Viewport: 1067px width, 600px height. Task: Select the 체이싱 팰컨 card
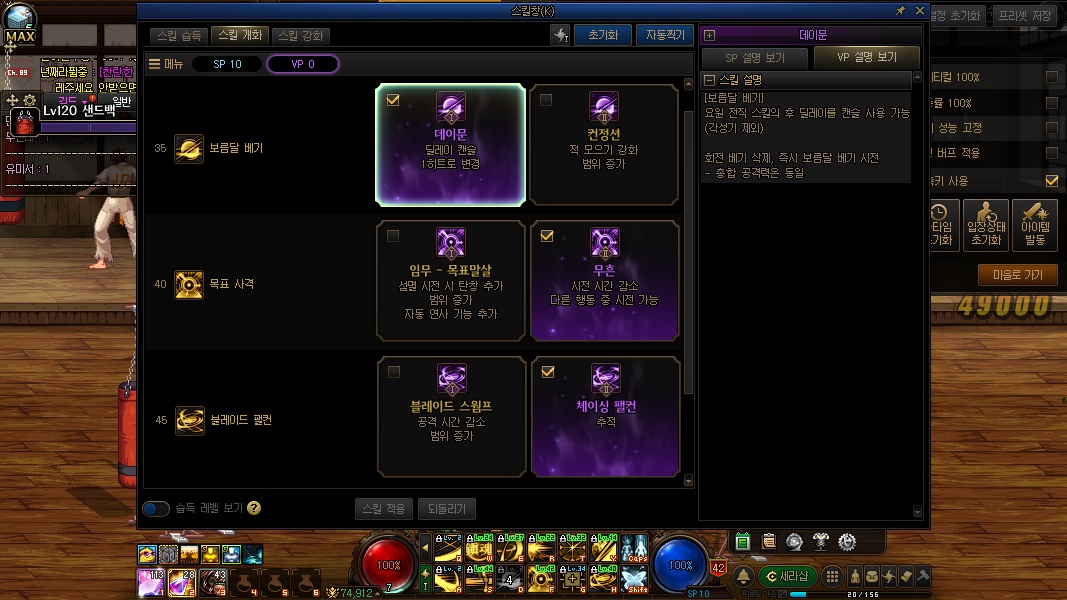[x=604, y=416]
